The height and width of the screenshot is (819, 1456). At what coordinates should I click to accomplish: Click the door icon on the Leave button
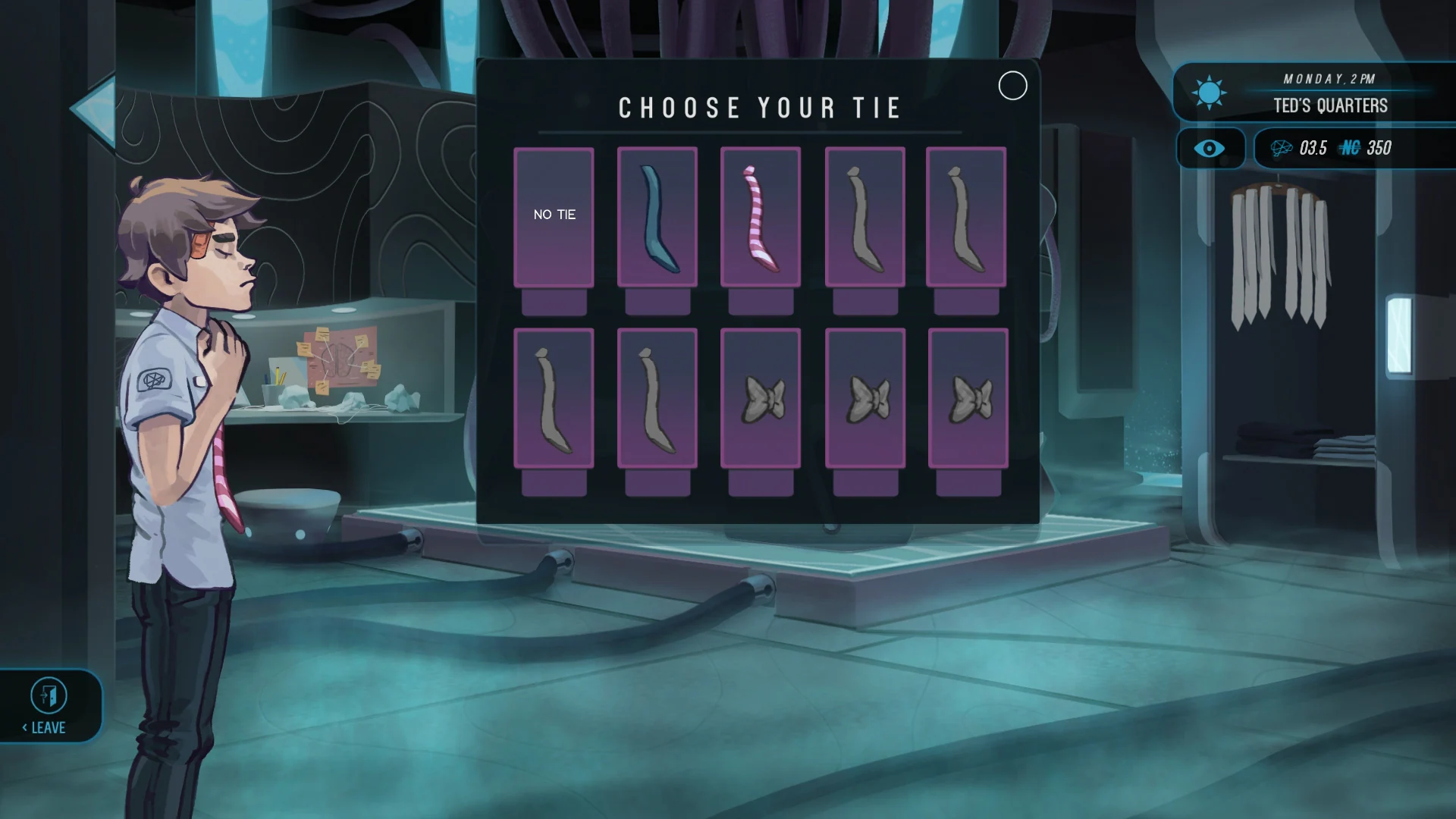pyautogui.click(x=50, y=695)
